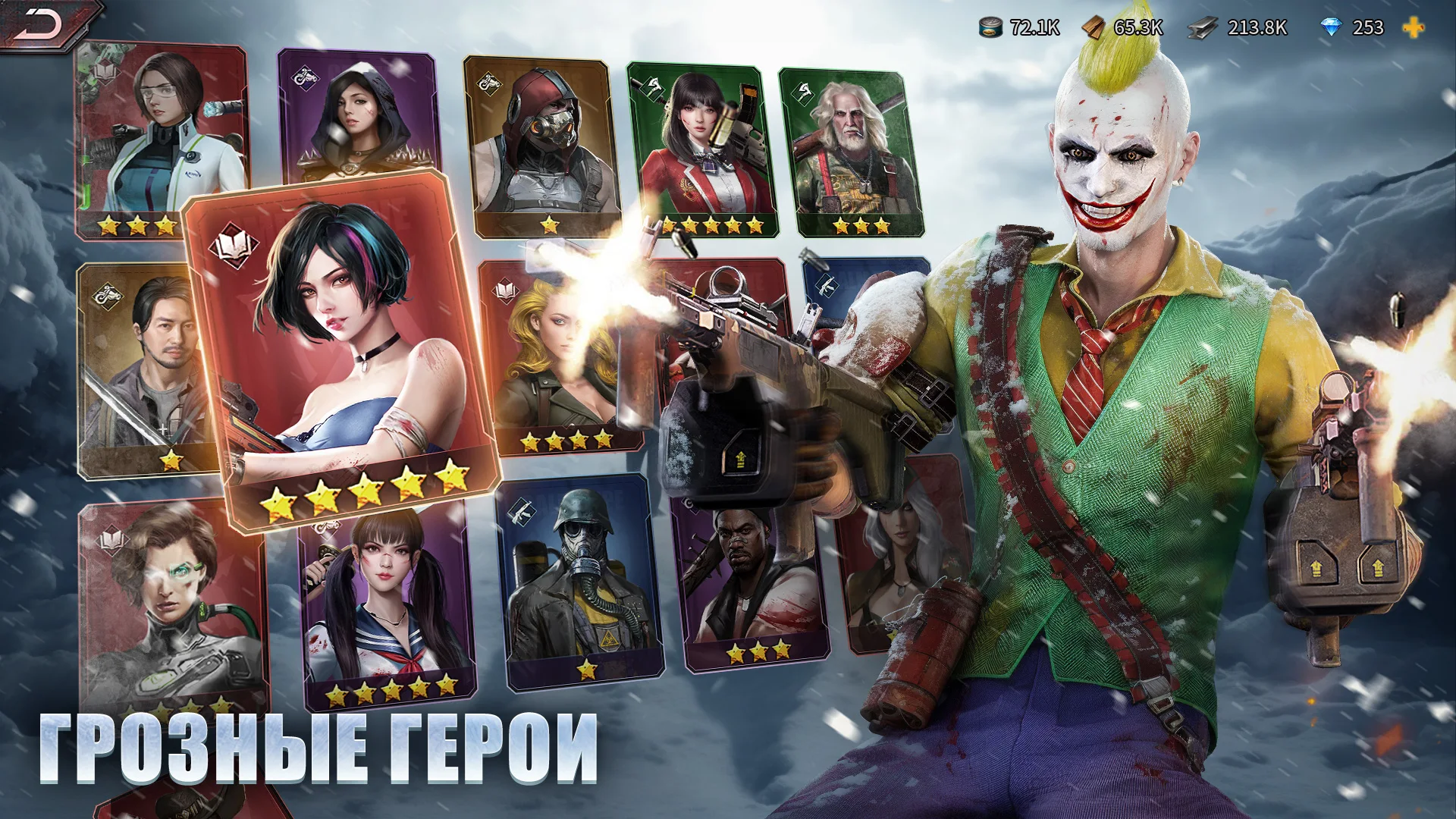This screenshot has width=1456, height=819.
Task: Choose the schoolgirl with pigtails card
Action: 387,607
